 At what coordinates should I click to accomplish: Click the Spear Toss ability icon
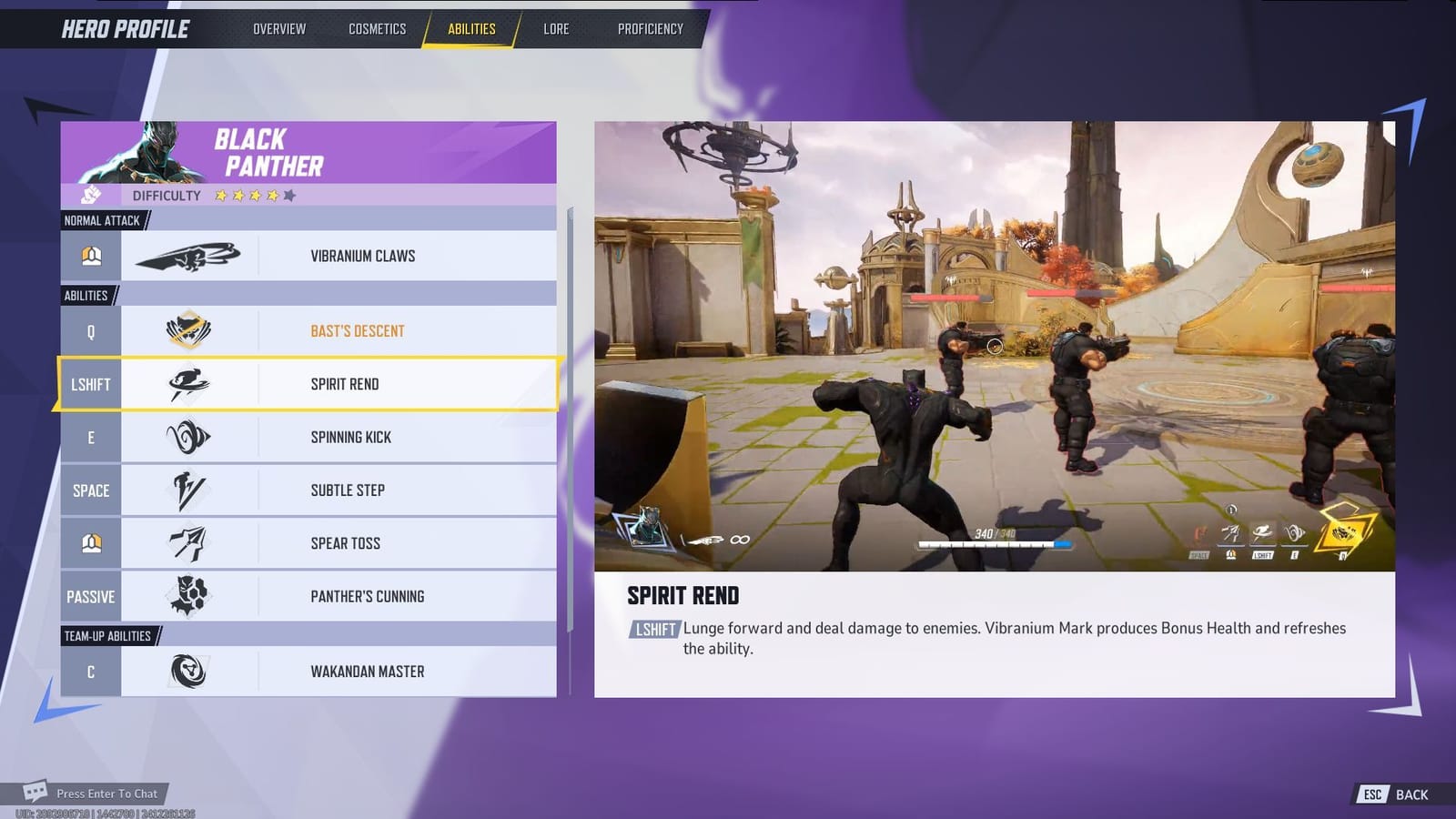188,542
